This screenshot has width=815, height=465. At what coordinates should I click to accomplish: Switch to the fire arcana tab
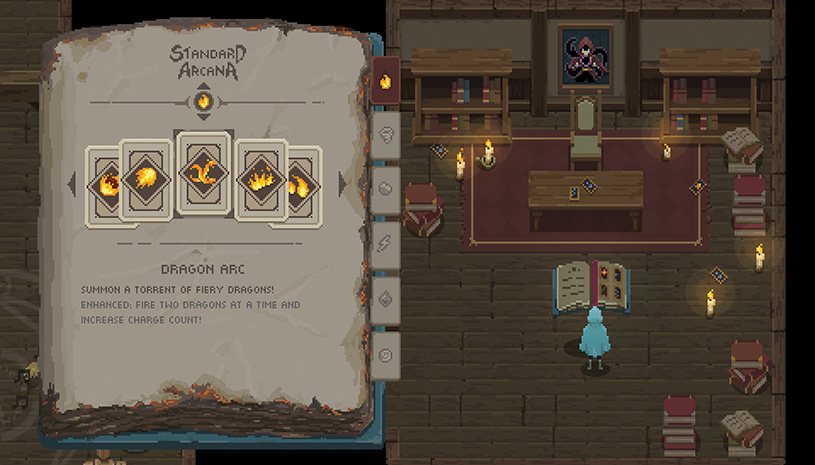pos(386,80)
